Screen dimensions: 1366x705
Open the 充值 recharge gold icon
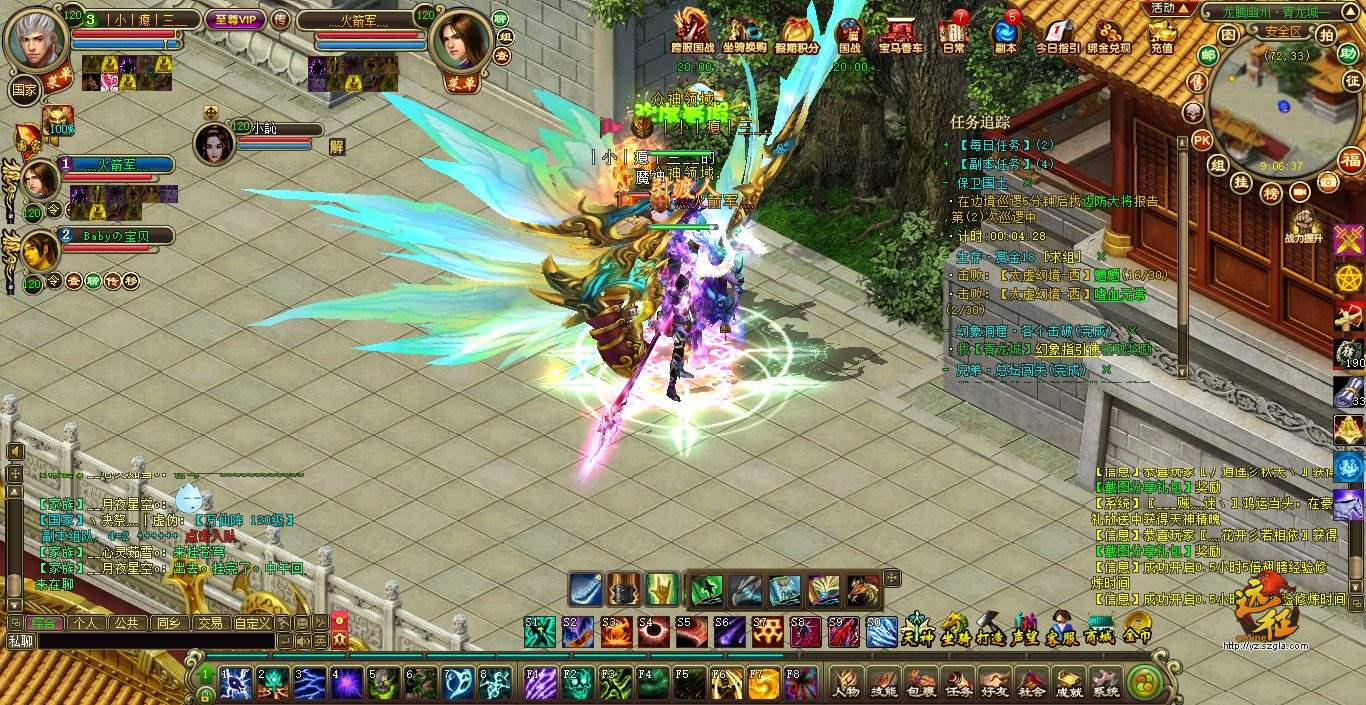point(1161,34)
